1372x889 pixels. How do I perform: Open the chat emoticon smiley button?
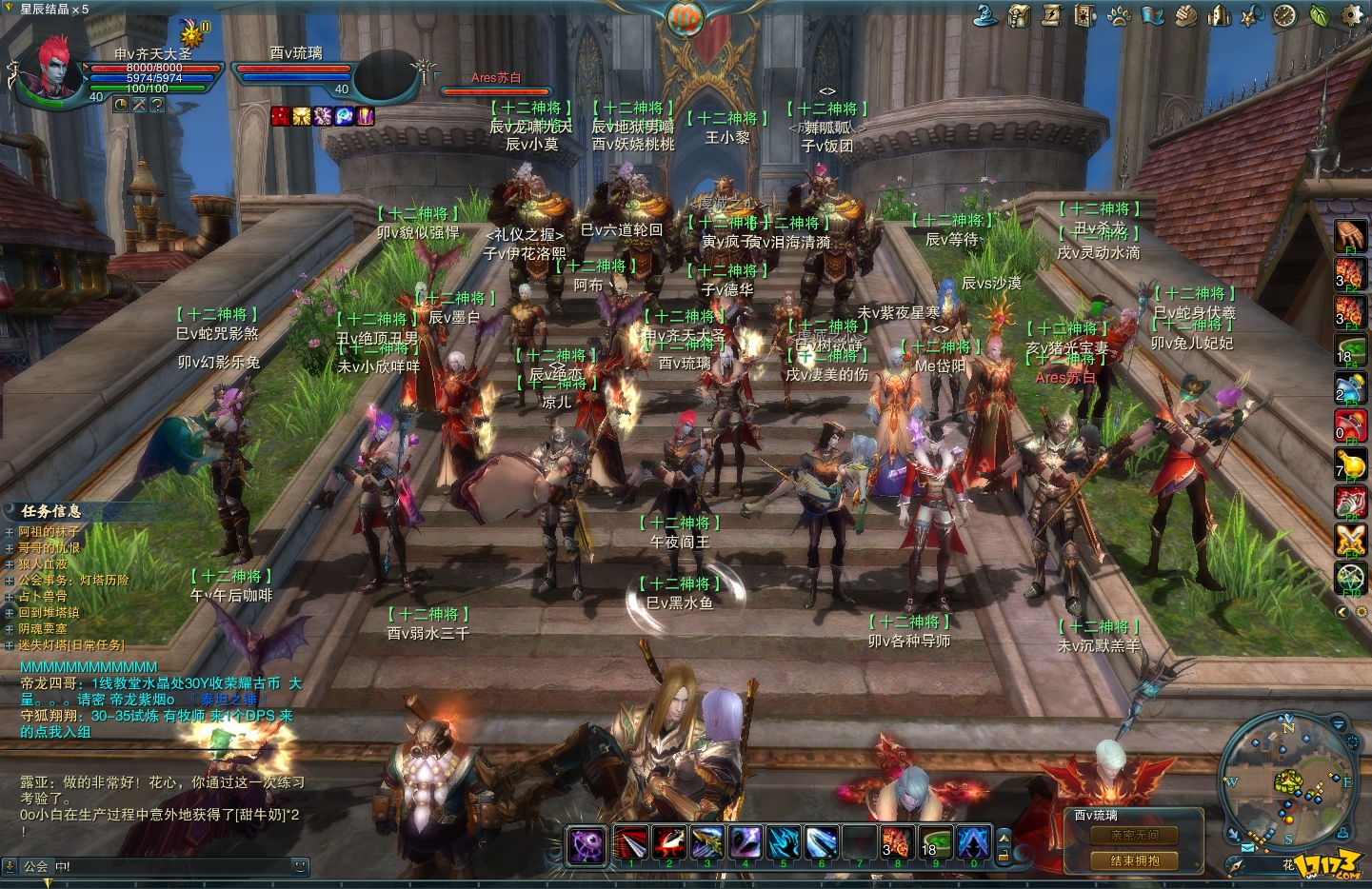300,866
